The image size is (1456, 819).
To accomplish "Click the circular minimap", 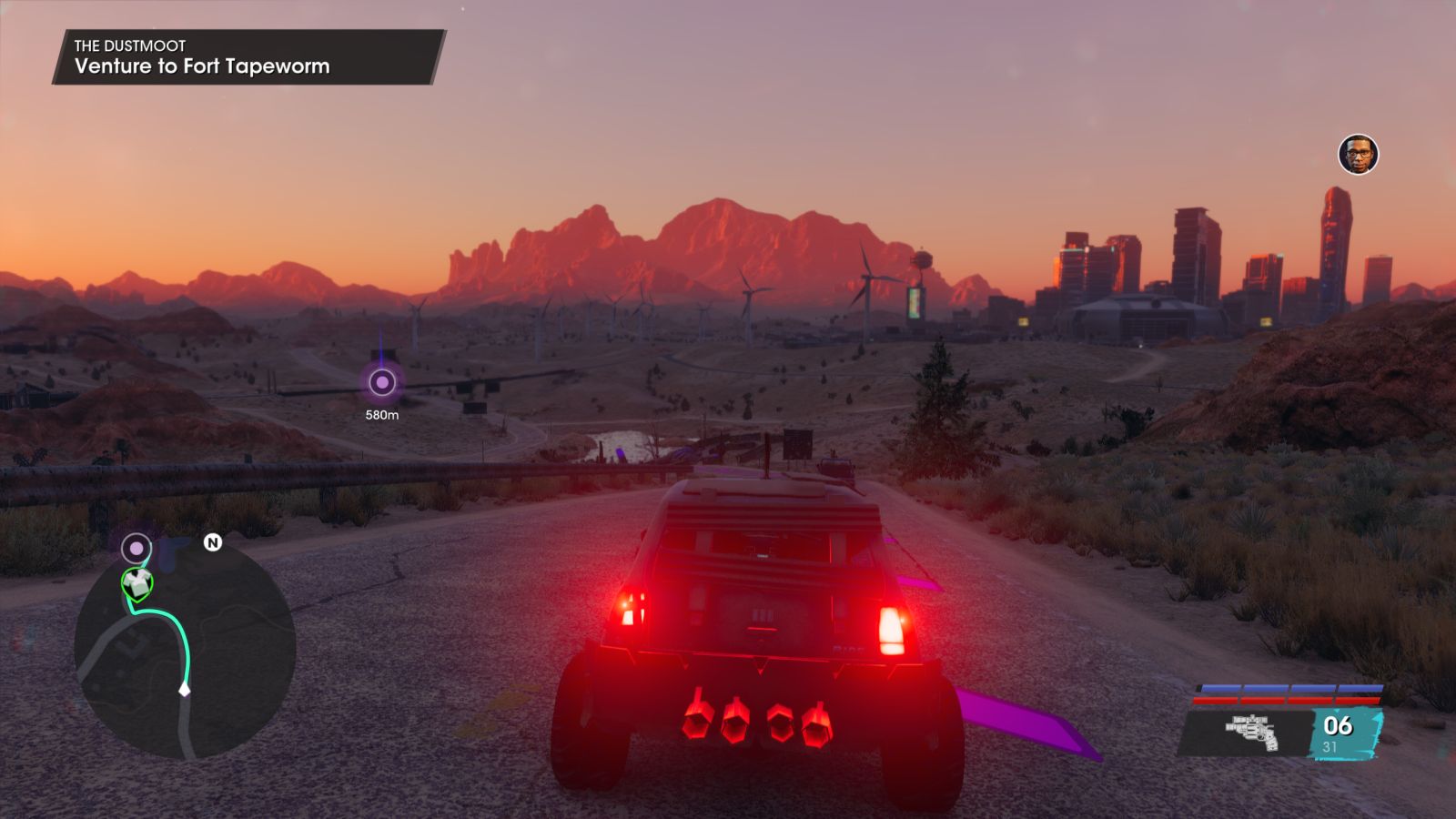I will coord(185,648).
